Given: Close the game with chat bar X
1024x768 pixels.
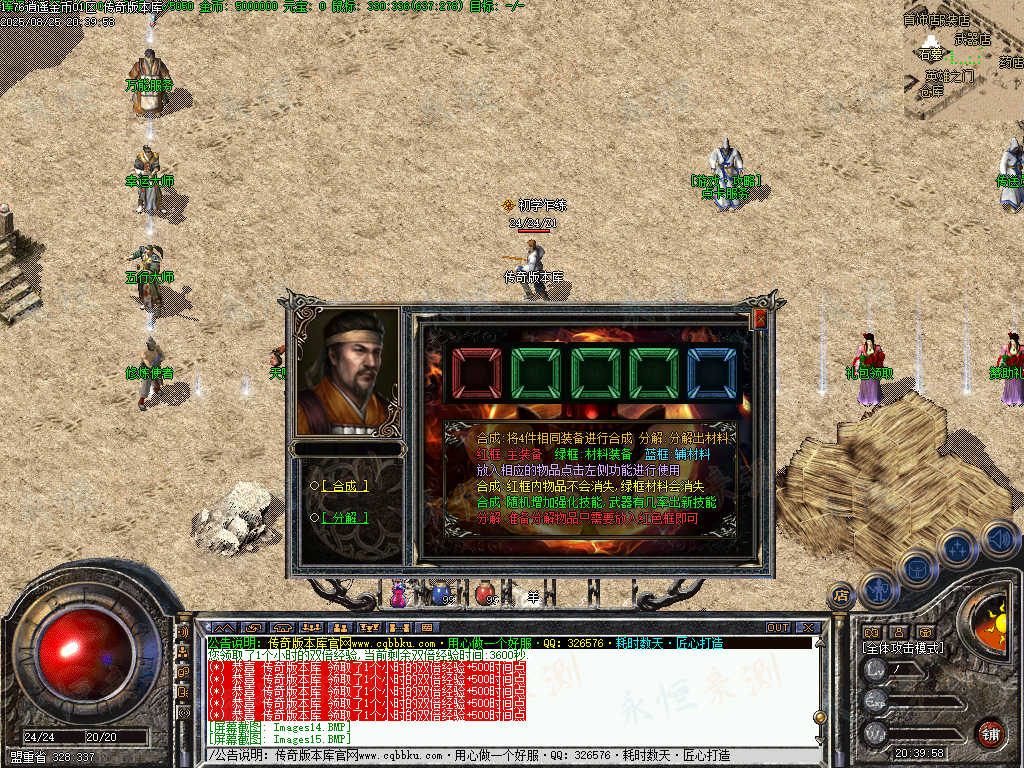Looking at the screenshot, I should [807, 628].
